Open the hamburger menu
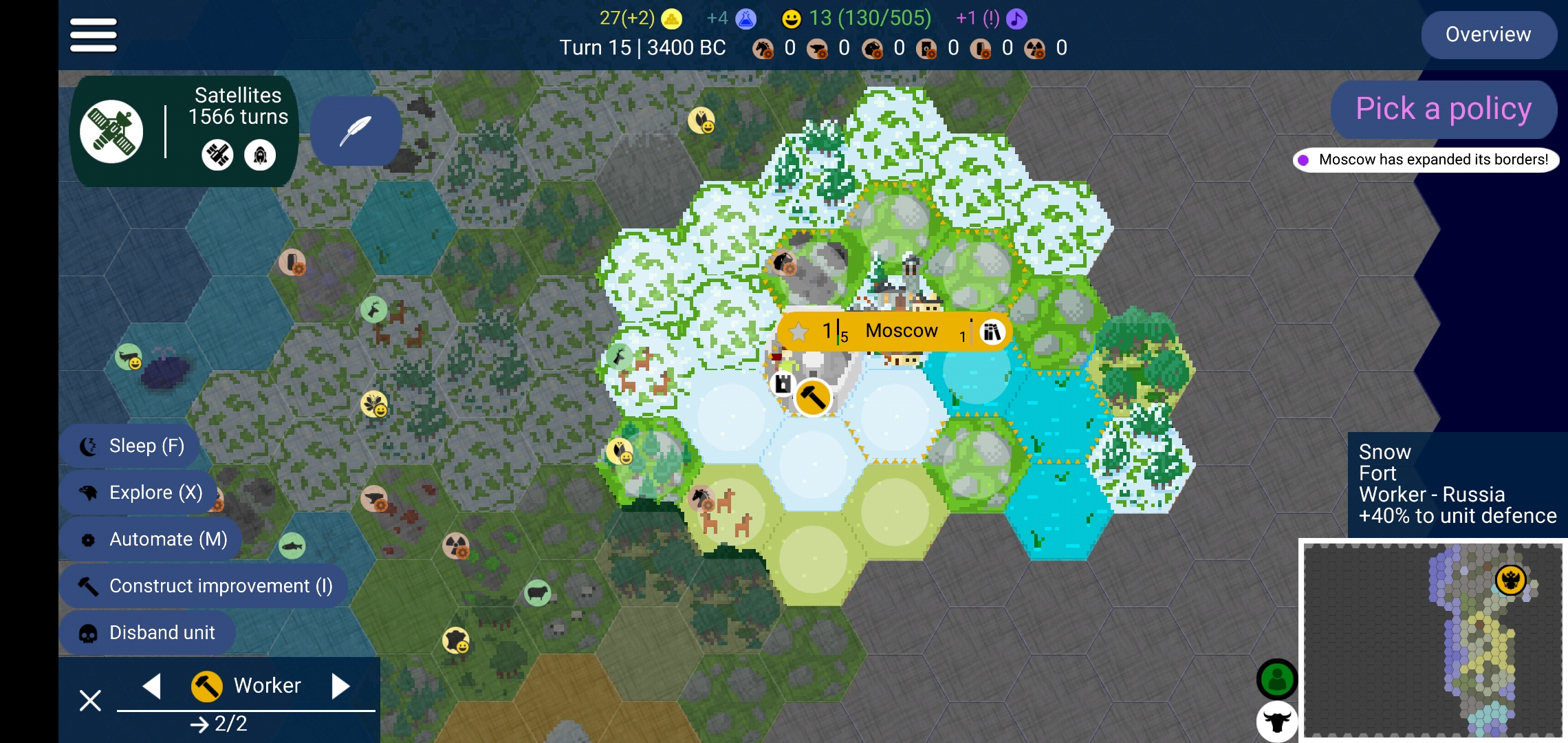 [x=92, y=34]
